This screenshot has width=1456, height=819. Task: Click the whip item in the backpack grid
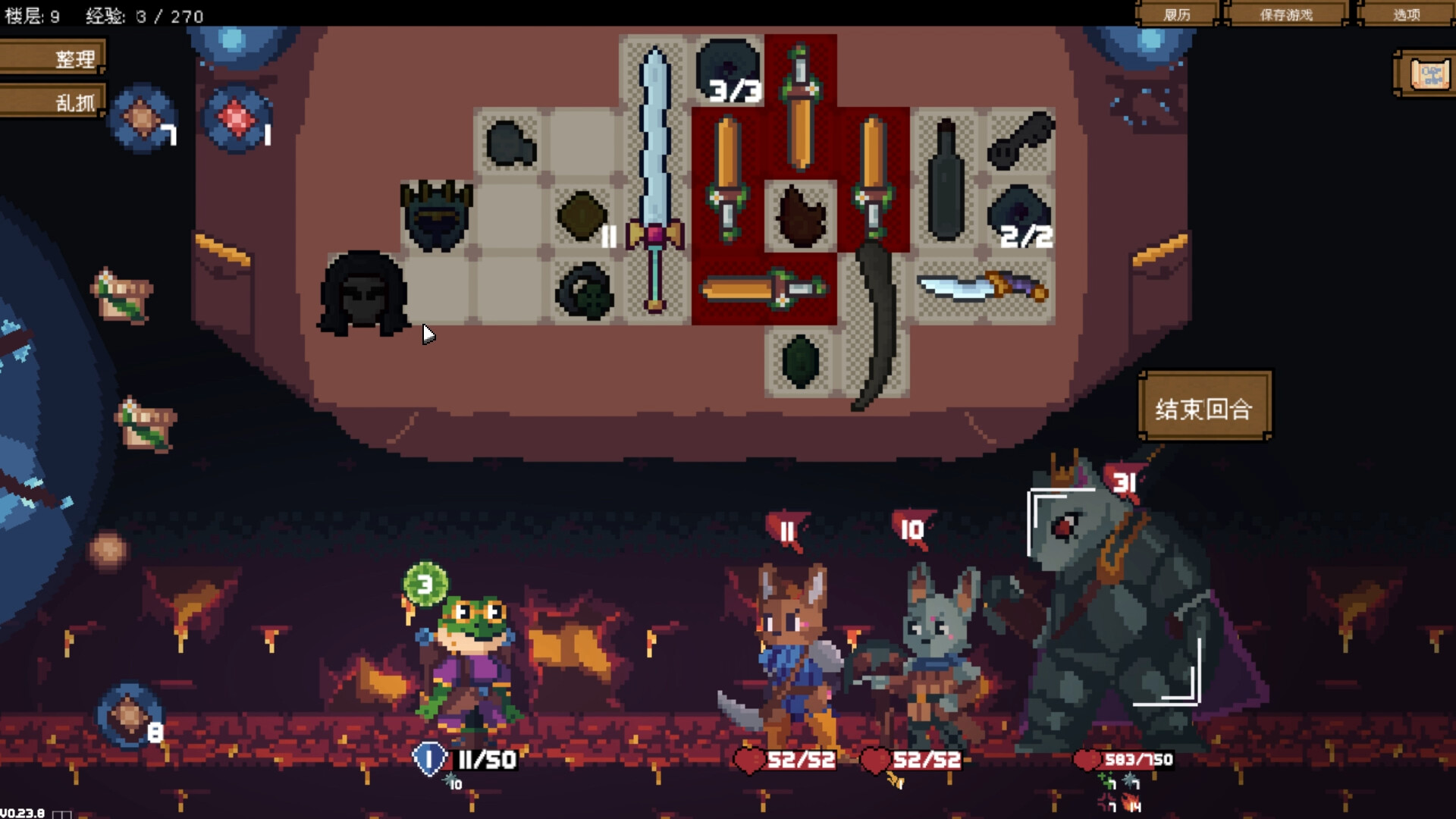[876, 326]
